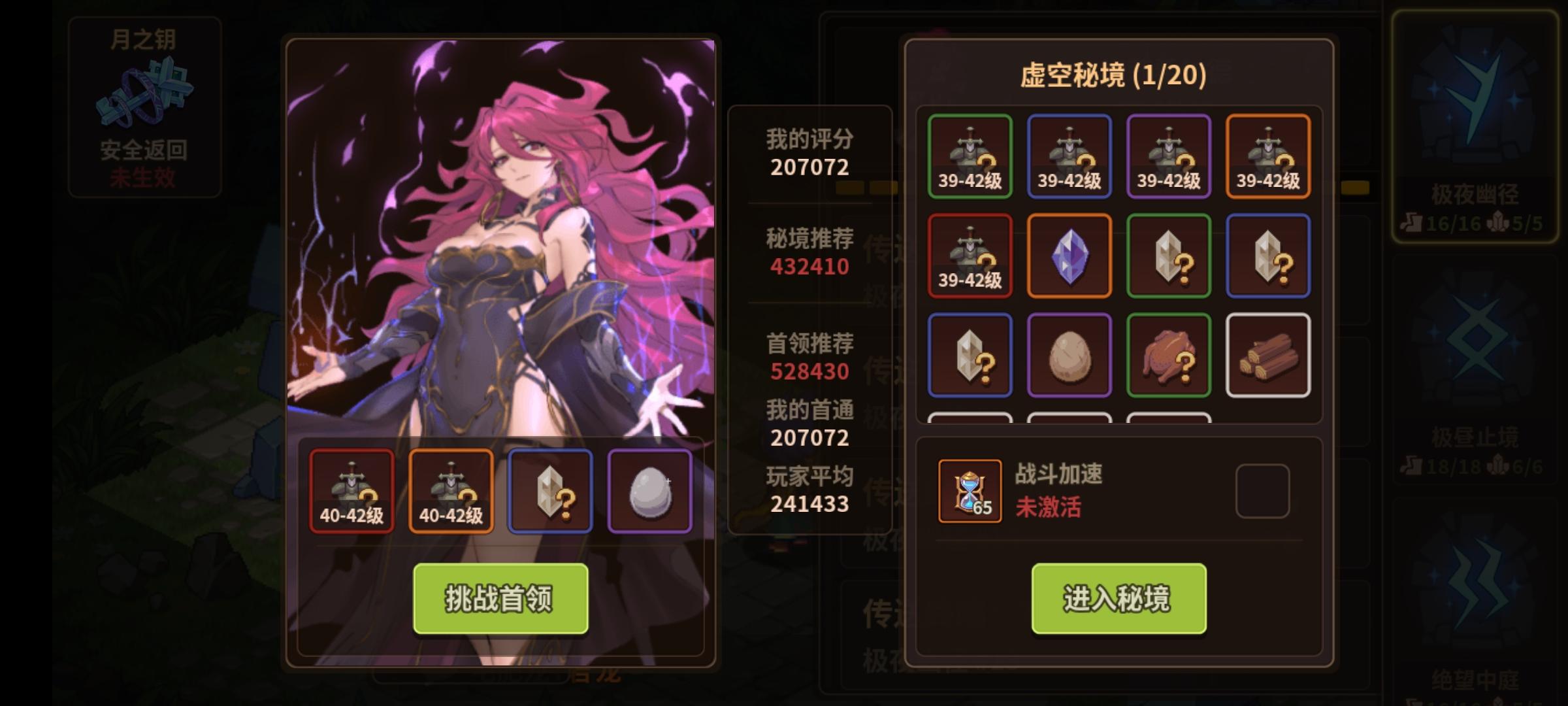Image resolution: width=1568 pixels, height=706 pixels.
Task: Select the orange 40-42级 boss drop icon
Action: tap(451, 489)
